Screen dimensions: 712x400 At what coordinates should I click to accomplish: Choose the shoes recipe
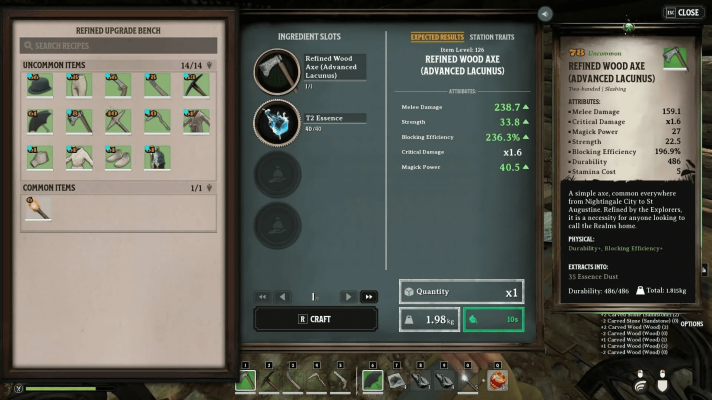(x=118, y=157)
